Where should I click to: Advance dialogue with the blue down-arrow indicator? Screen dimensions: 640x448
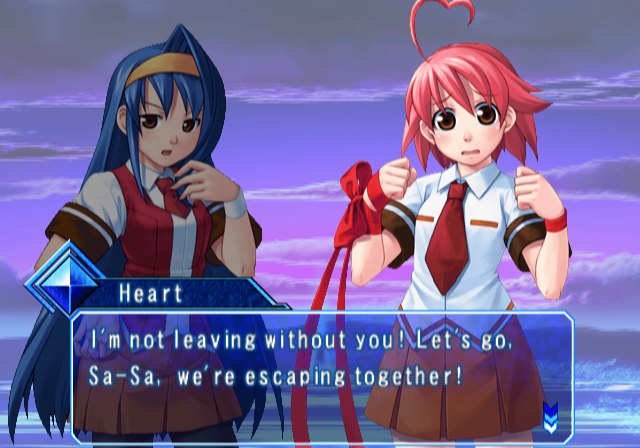point(550,414)
